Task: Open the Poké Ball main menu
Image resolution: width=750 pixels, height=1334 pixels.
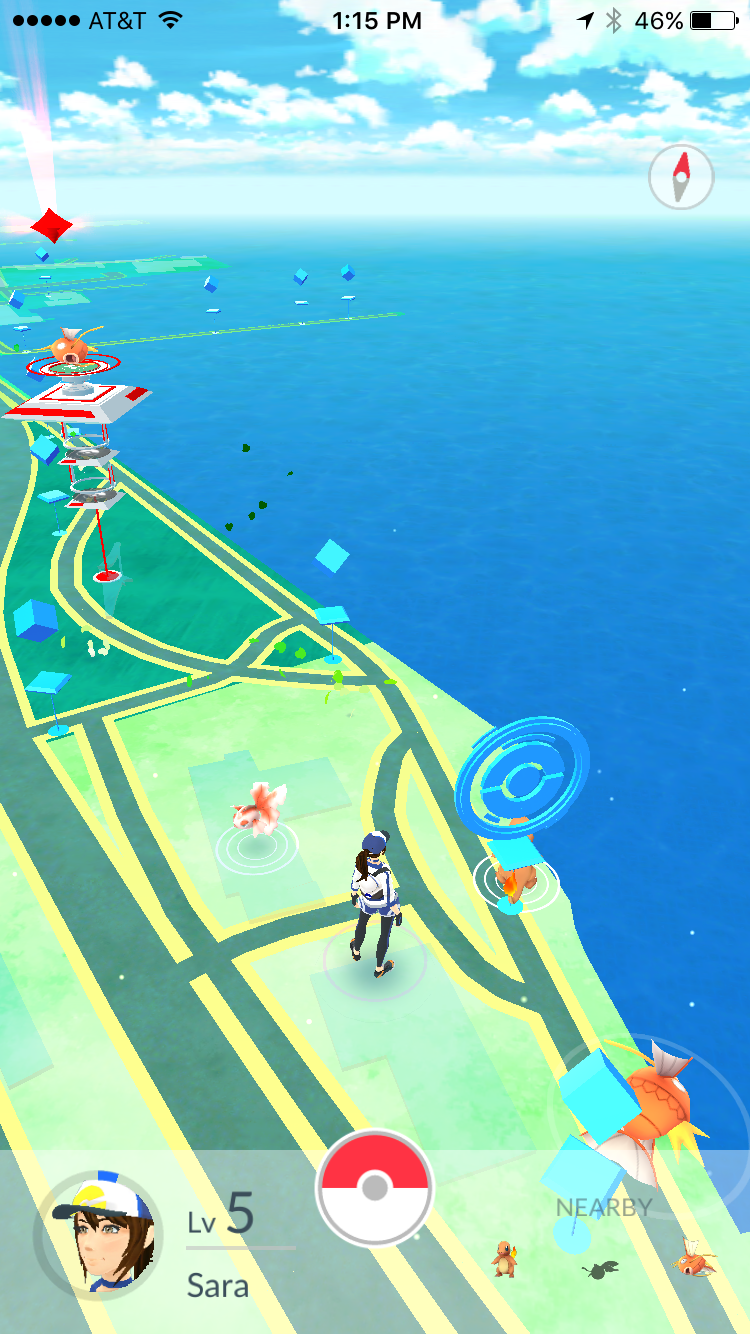Action: [375, 1188]
